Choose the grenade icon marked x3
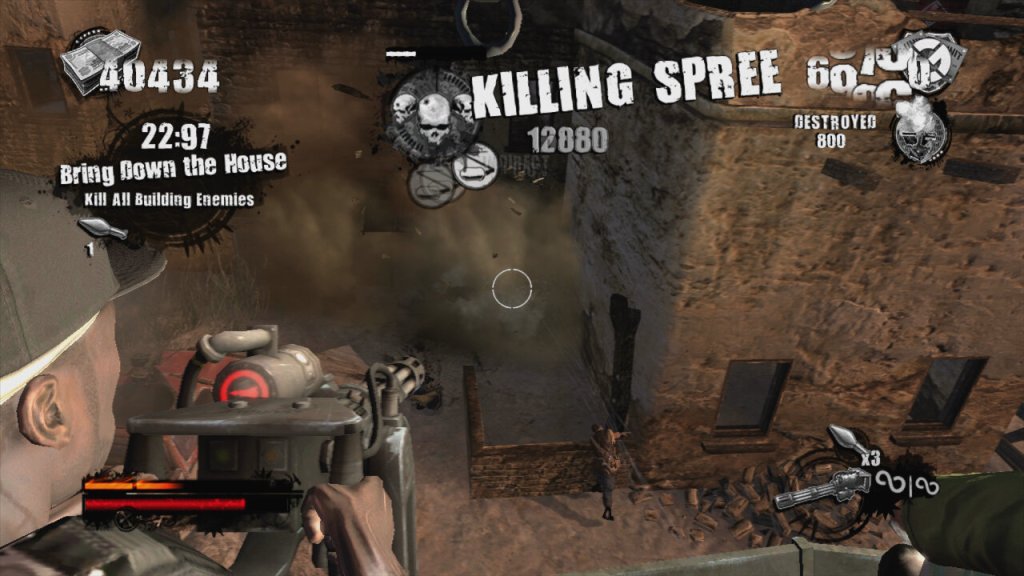Image resolution: width=1024 pixels, height=576 pixels. (843, 442)
